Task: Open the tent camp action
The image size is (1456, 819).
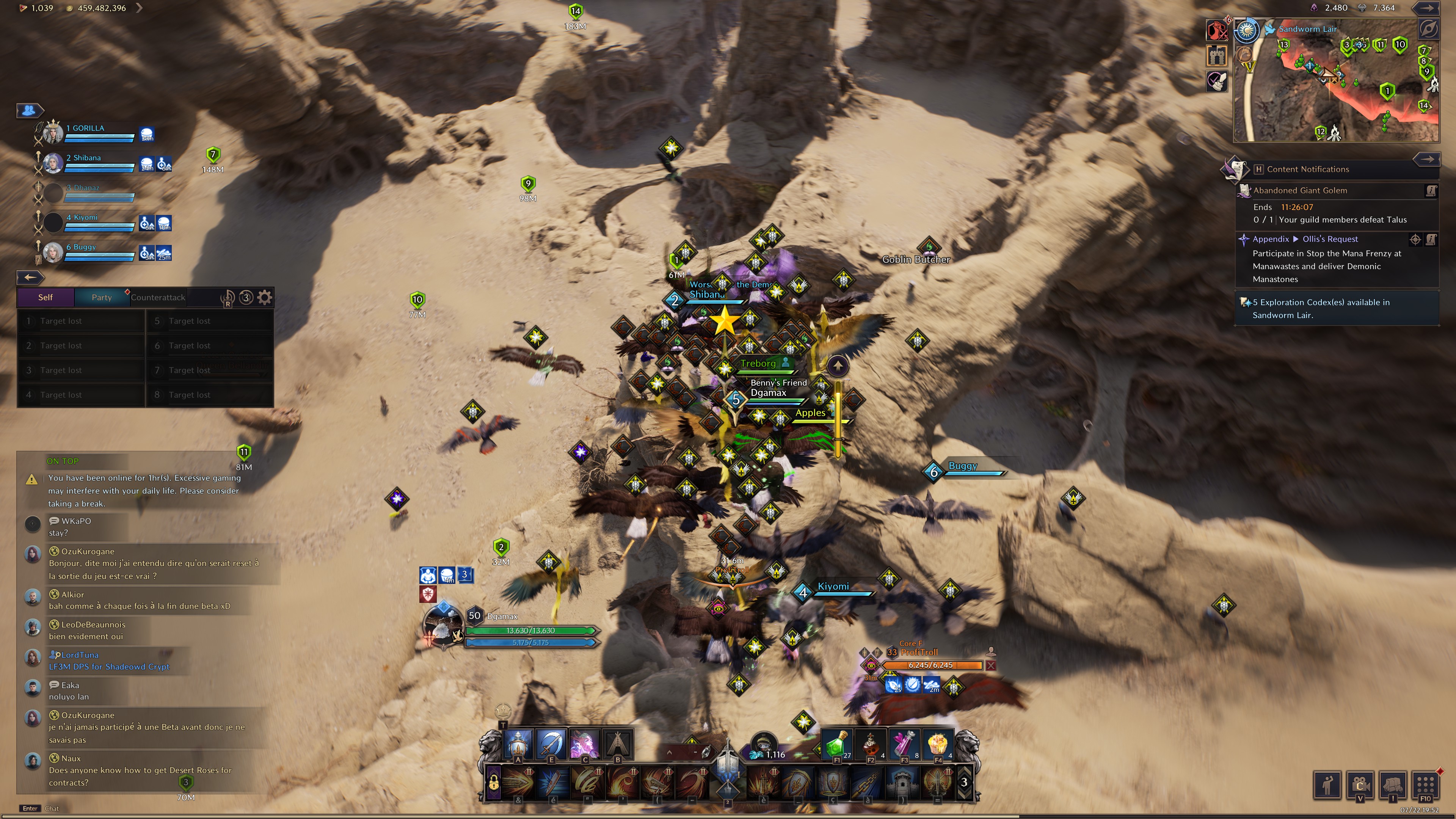Action: pos(618,743)
